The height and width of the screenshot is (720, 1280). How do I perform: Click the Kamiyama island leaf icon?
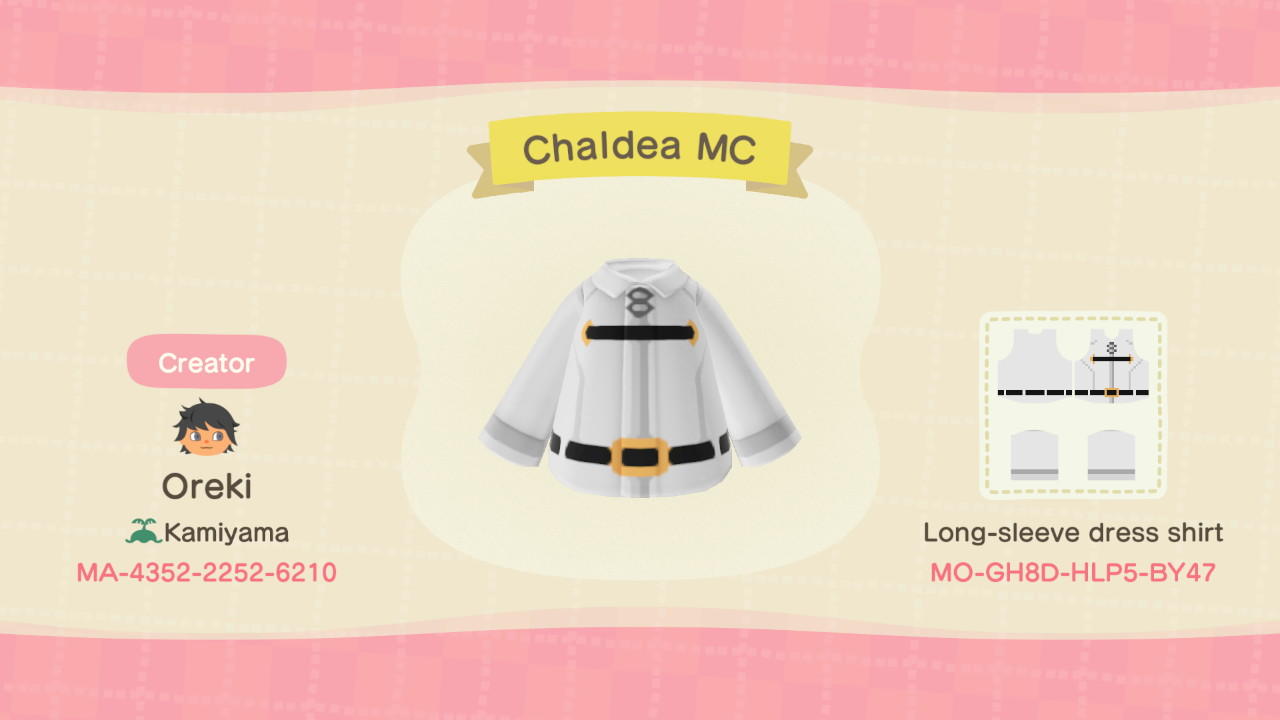(x=146, y=532)
